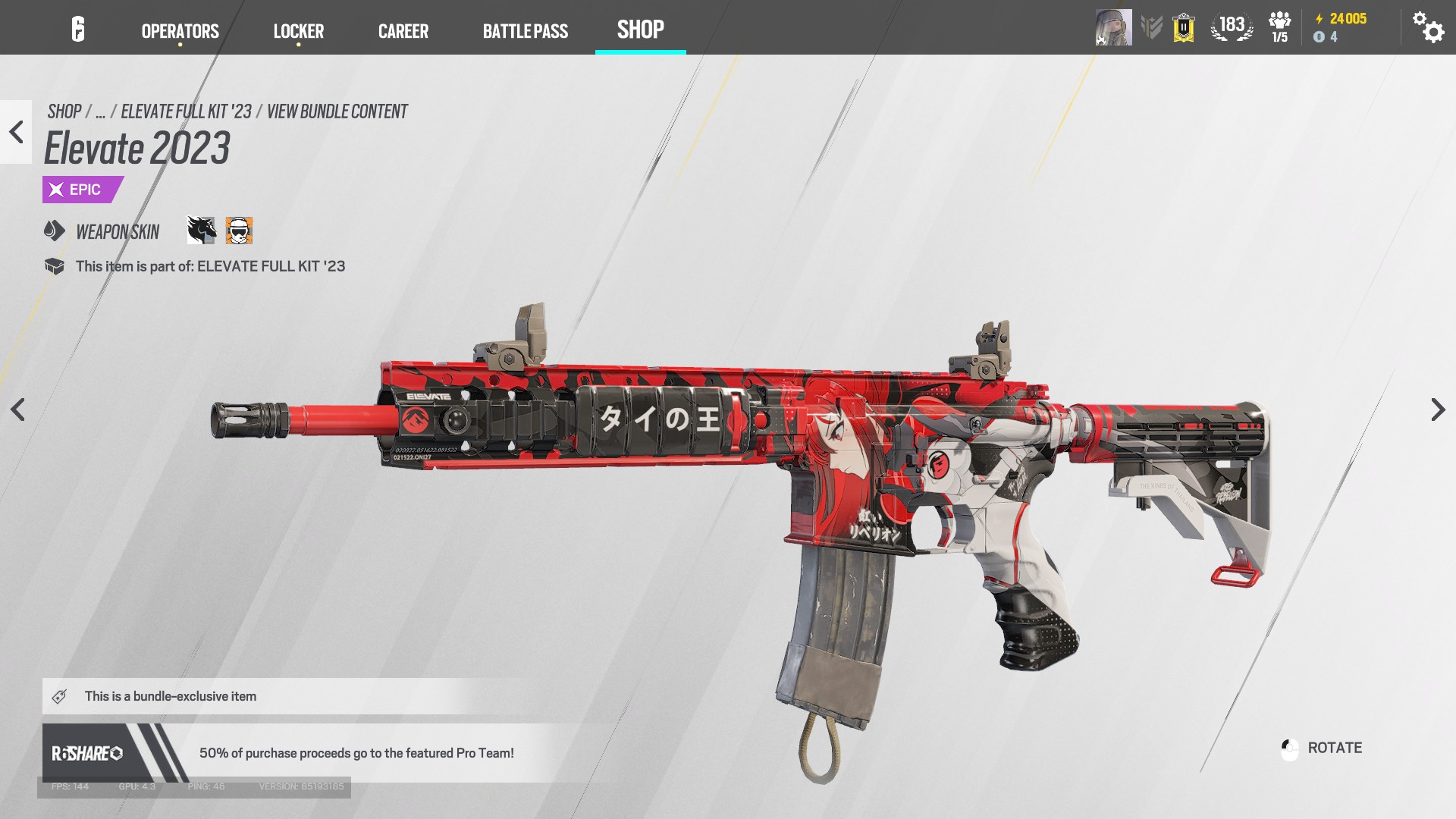Open the yellow ranked shield badge
1456x819 pixels.
coord(1183,28)
